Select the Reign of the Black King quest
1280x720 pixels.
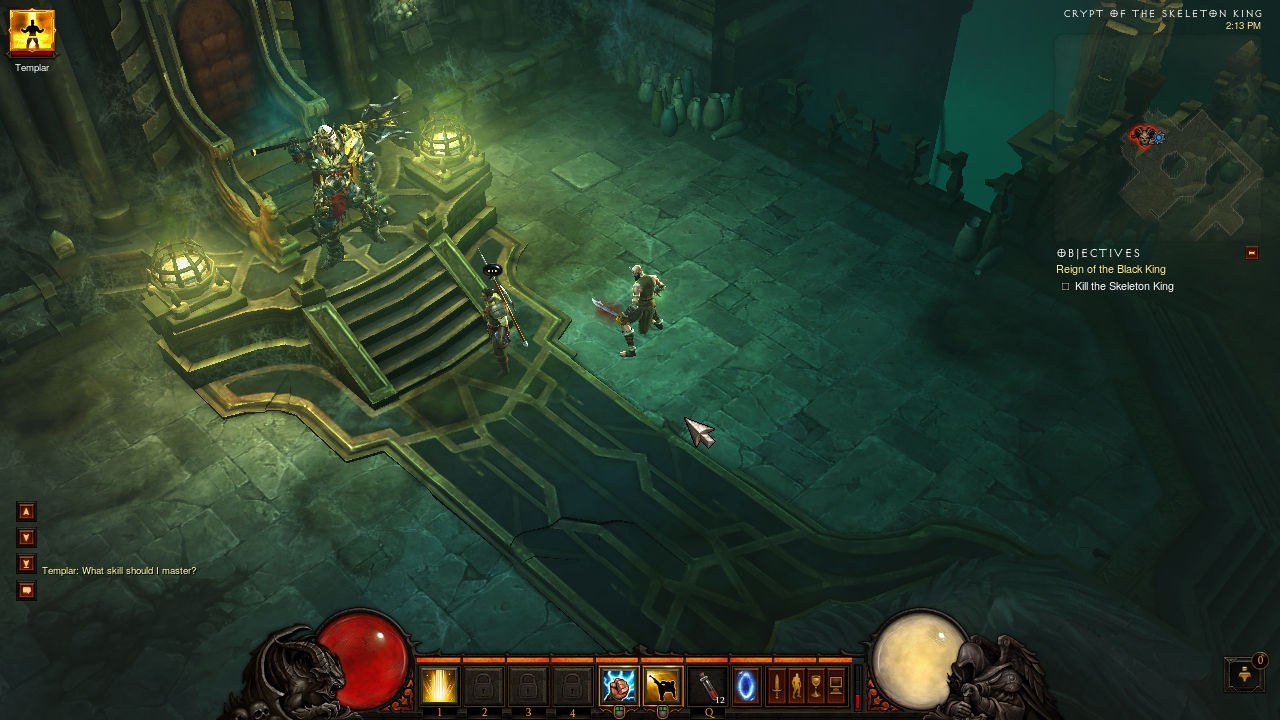[1110, 269]
